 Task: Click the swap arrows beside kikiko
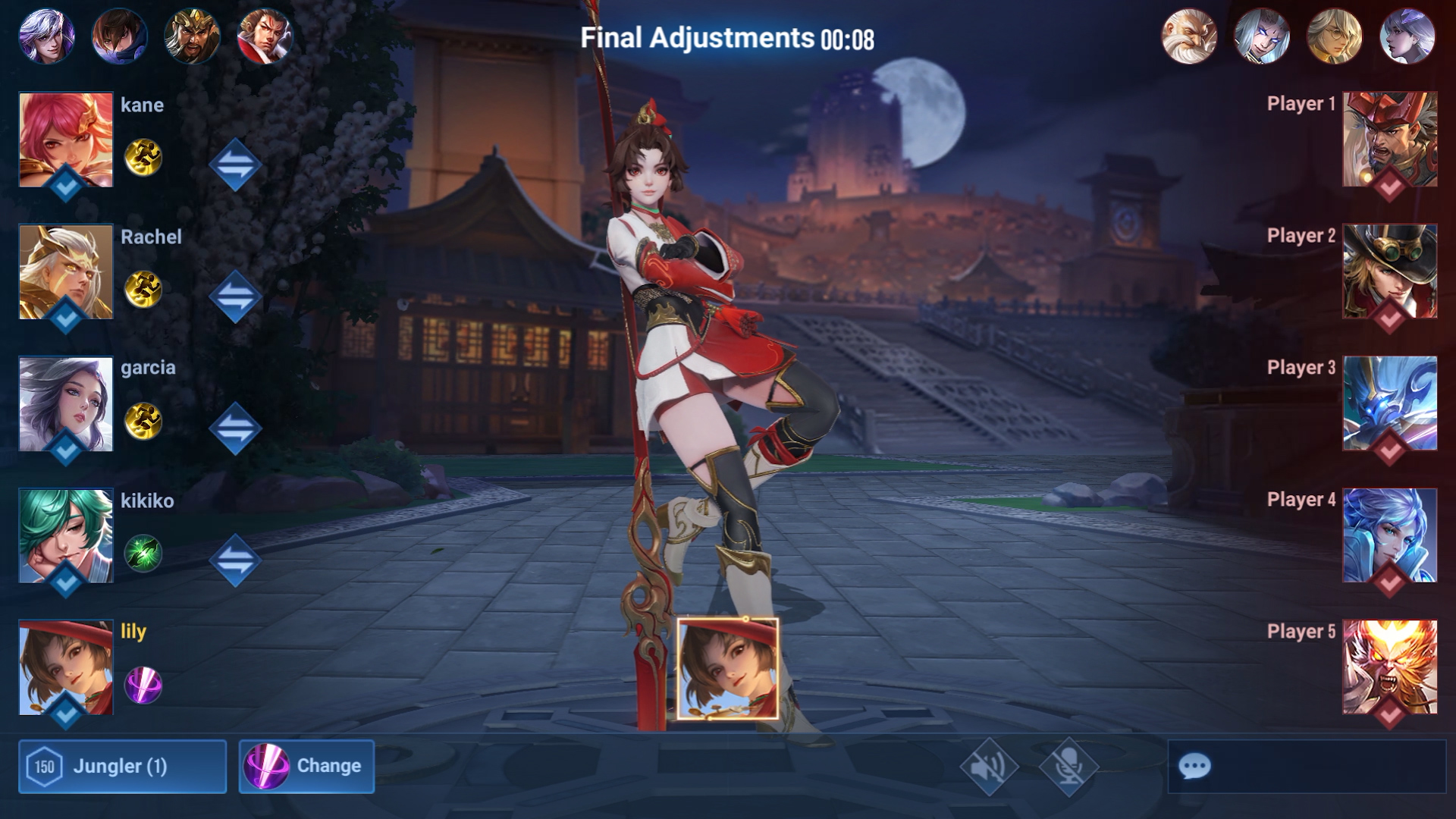(x=237, y=561)
